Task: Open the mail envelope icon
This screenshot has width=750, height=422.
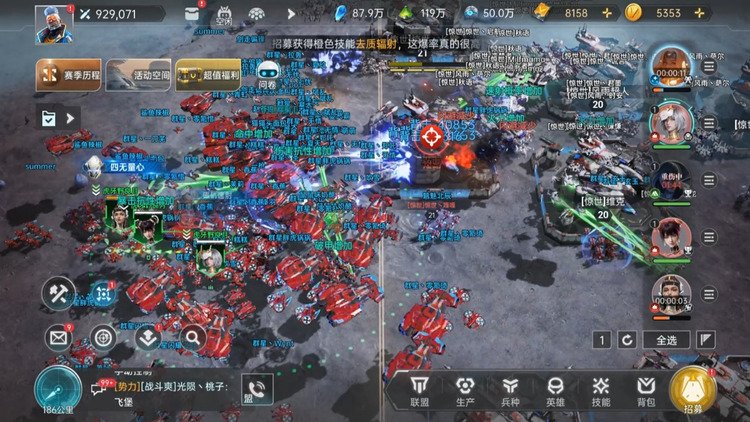Action: (x=57, y=338)
